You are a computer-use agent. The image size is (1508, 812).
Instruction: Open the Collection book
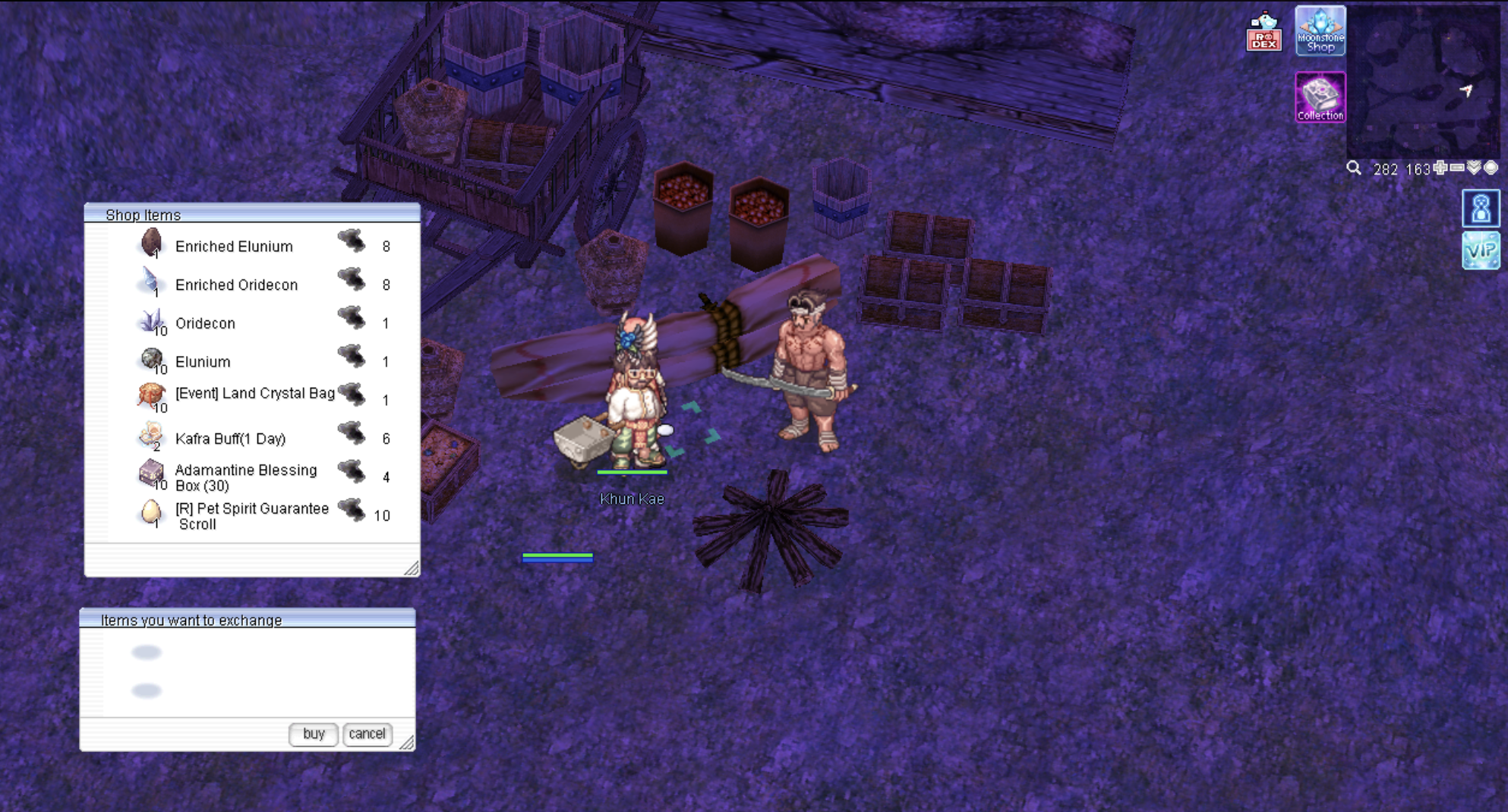(1320, 97)
